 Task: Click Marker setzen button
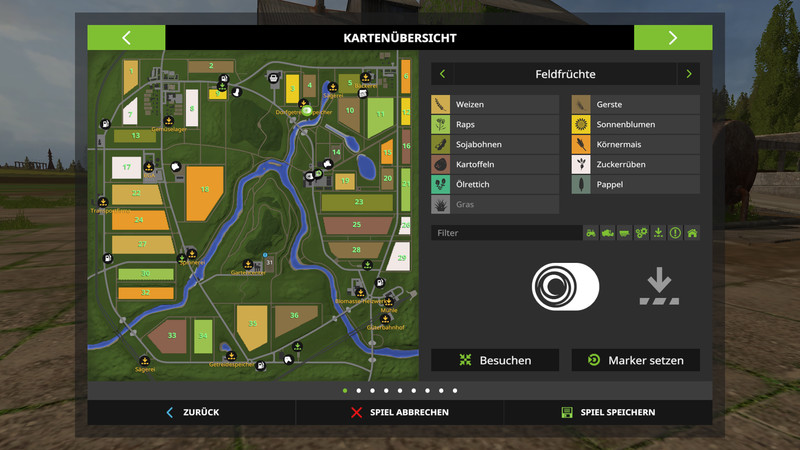635,360
